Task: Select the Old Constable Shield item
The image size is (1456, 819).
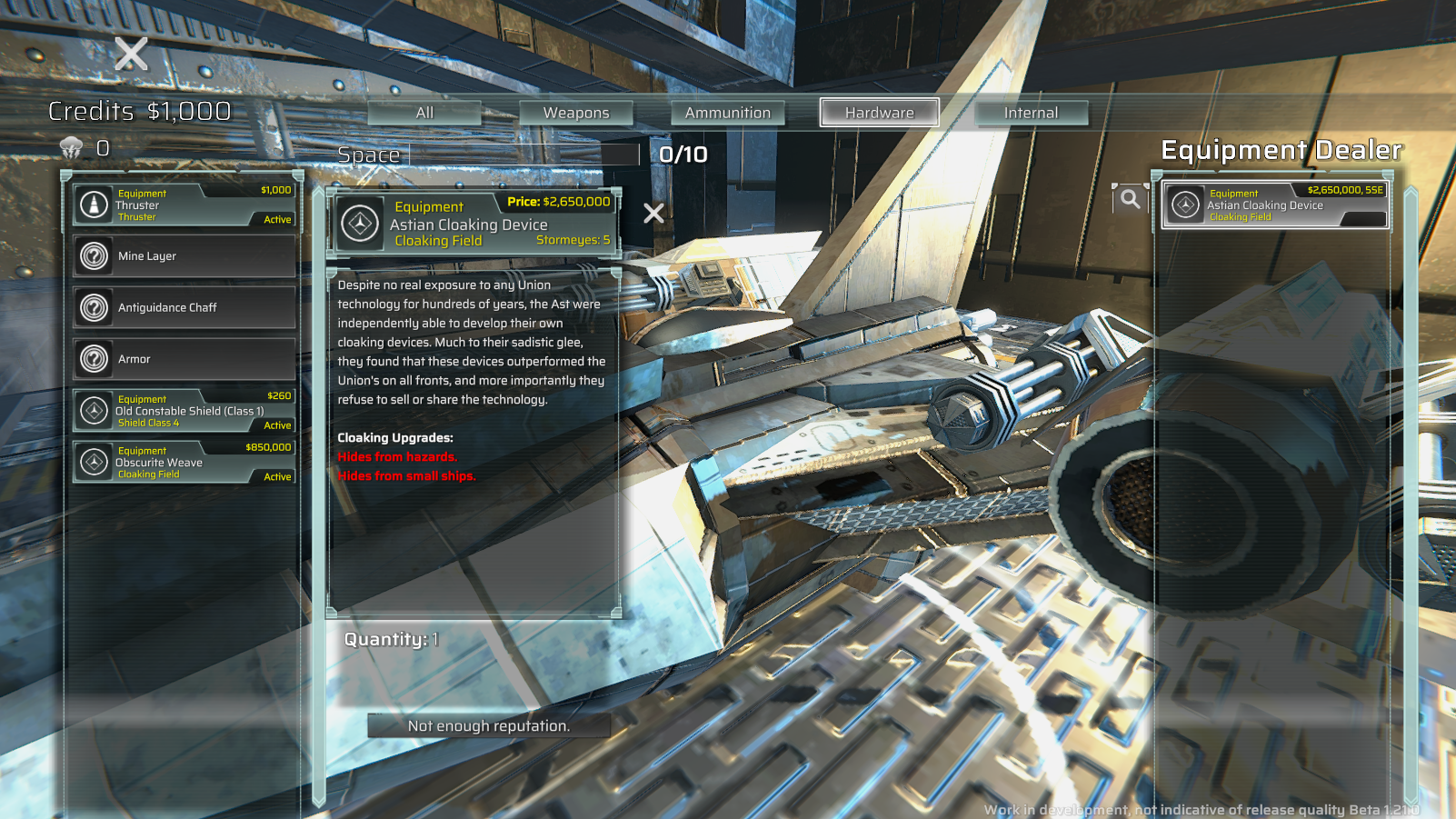Action: click(x=184, y=411)
